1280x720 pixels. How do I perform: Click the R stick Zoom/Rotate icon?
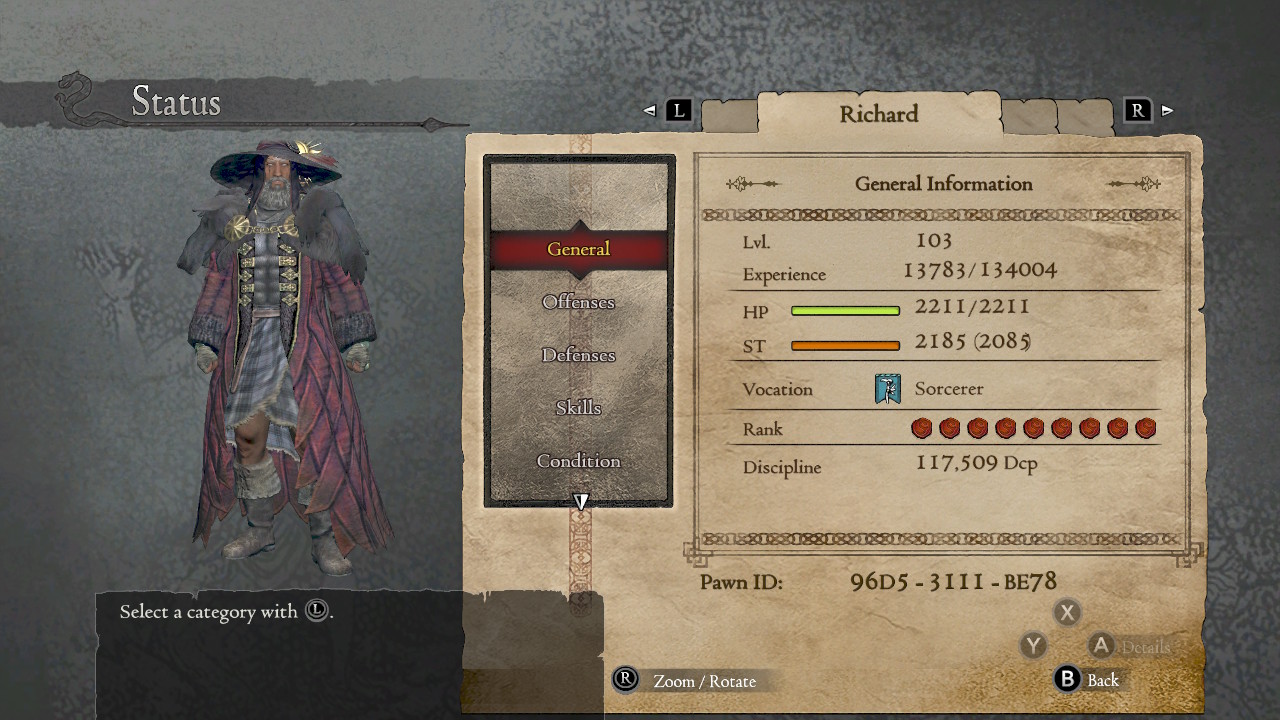pos(625,681)
